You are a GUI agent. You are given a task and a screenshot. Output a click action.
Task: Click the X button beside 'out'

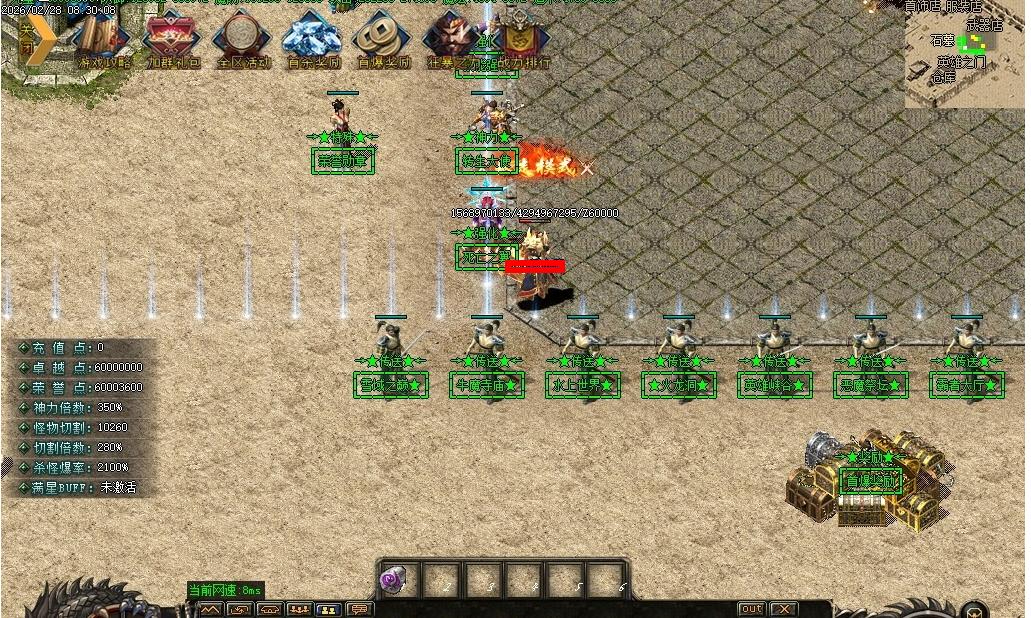click(x=783, y=609)
